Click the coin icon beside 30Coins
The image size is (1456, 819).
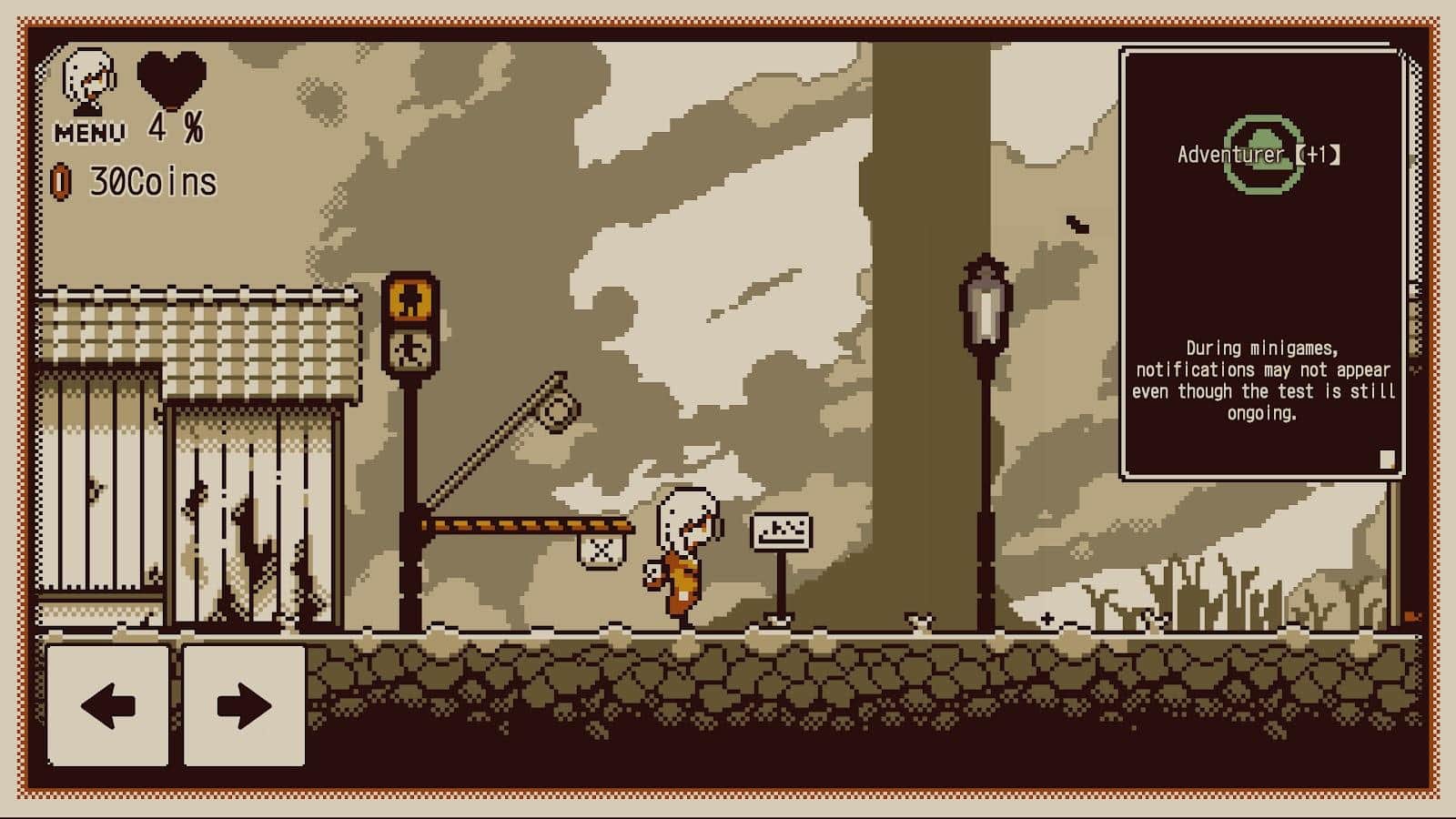coord(60,182)
